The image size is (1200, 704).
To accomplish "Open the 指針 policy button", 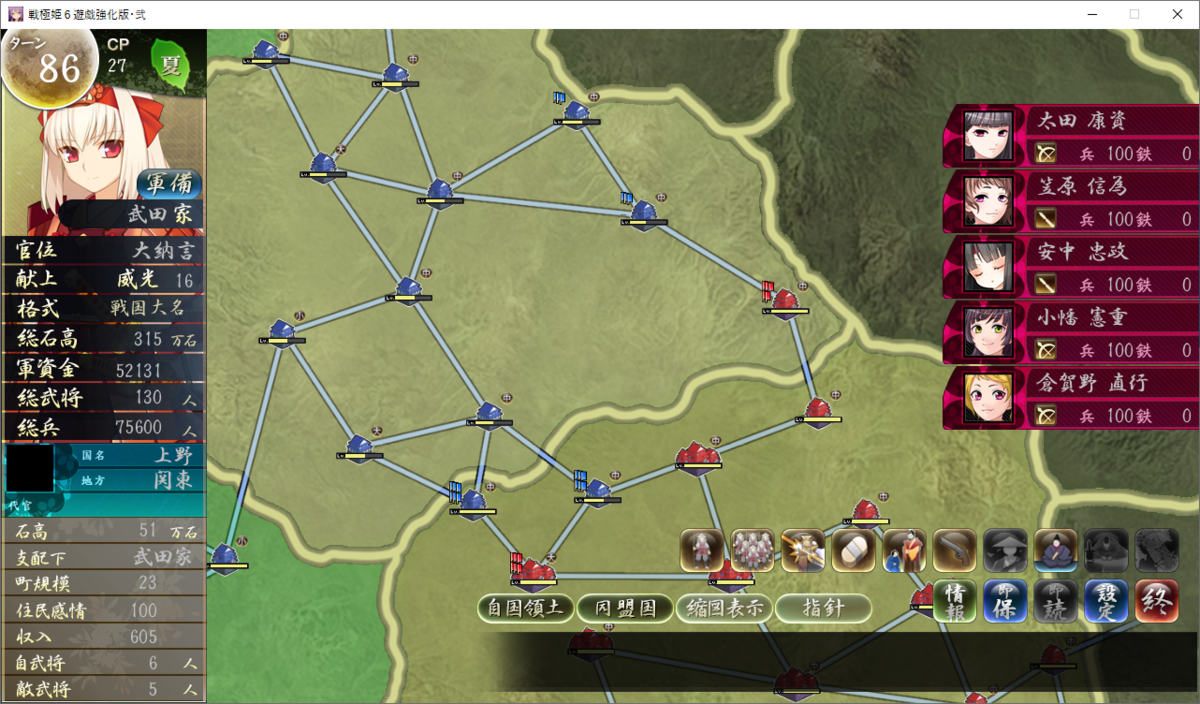I will click(823, 607).
